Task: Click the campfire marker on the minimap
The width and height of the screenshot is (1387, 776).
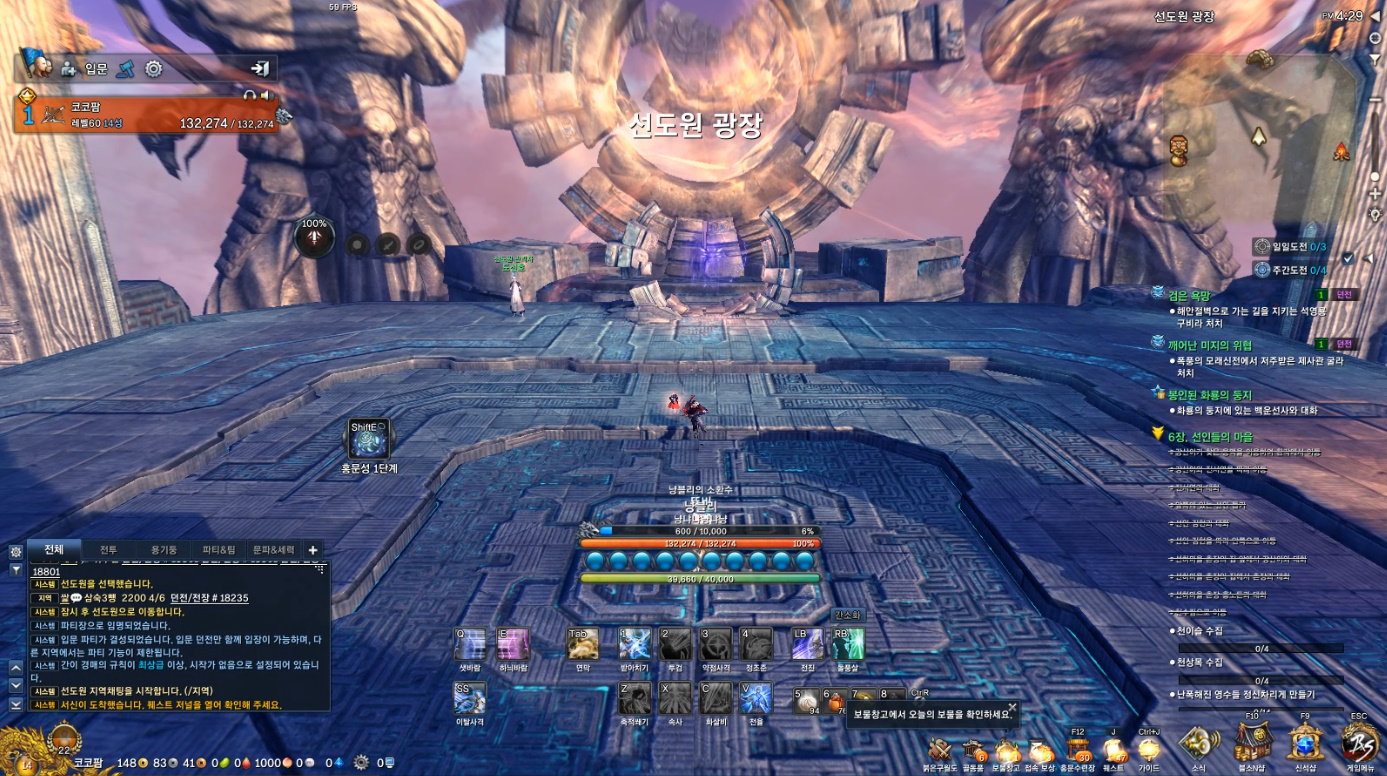Action: pyautogui.click(x=1341, y=152)
